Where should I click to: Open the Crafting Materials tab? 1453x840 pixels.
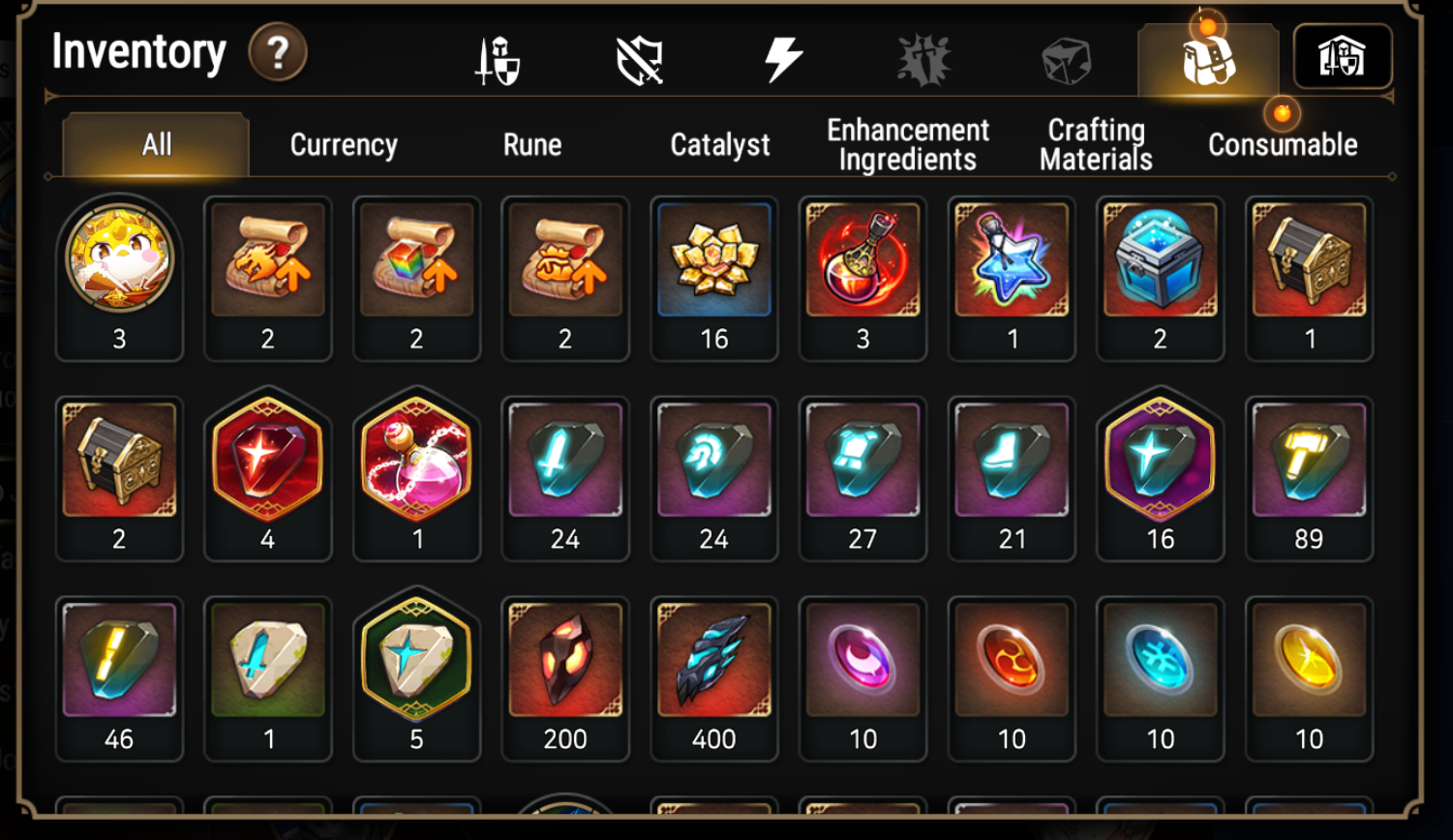point(1094,144)
